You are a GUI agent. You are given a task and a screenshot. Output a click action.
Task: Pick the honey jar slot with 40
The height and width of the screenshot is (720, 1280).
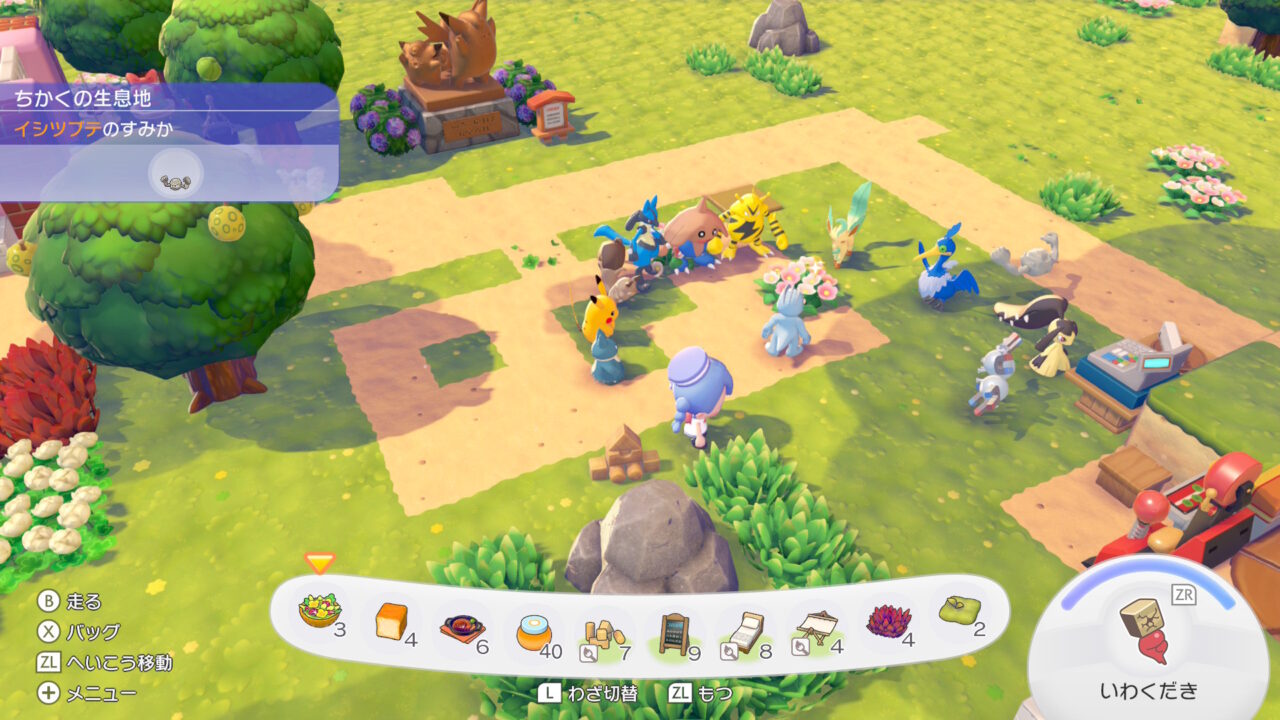tap(534, 632)
